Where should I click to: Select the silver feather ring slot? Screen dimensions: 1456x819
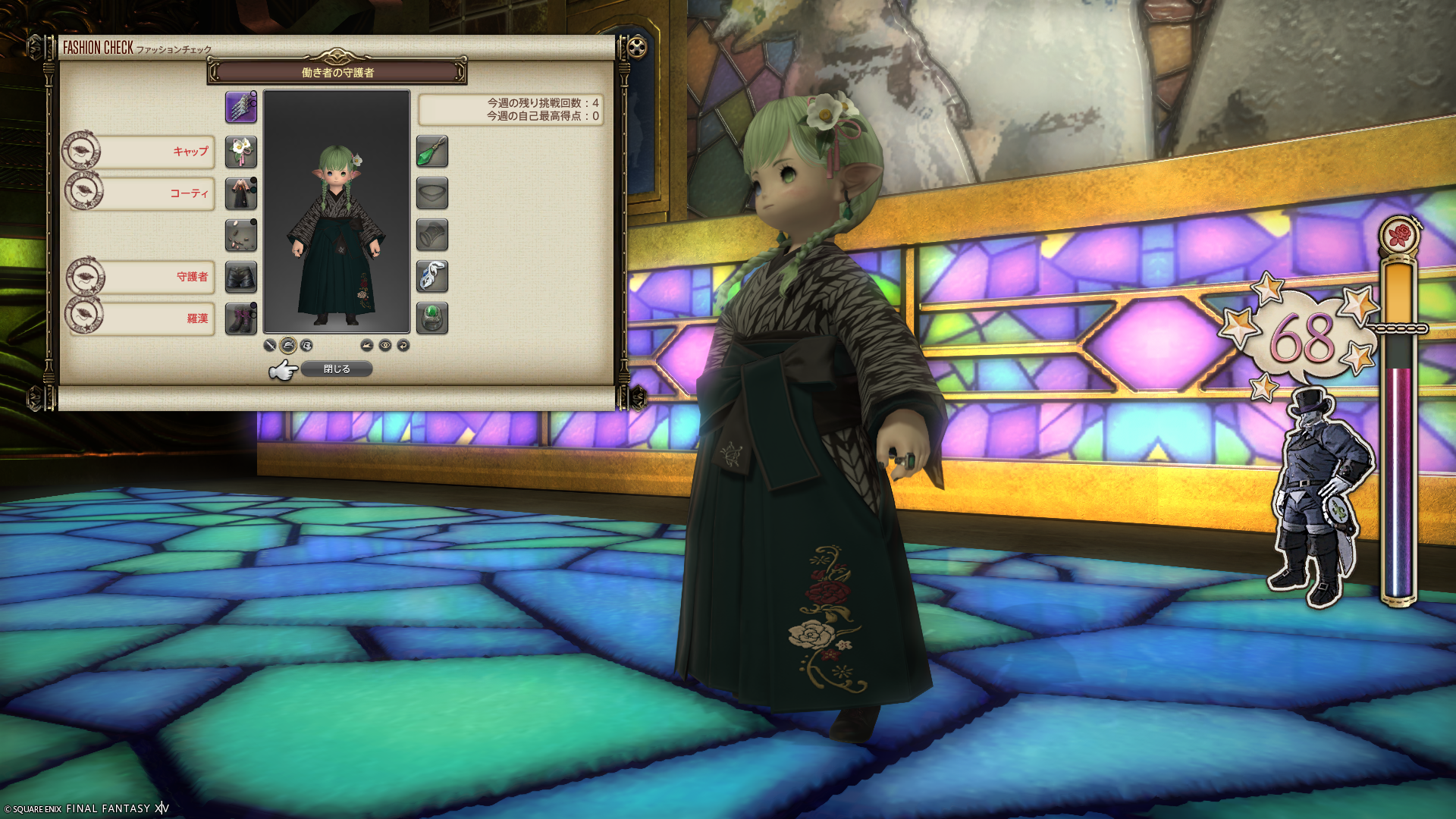tap(432, 277)
